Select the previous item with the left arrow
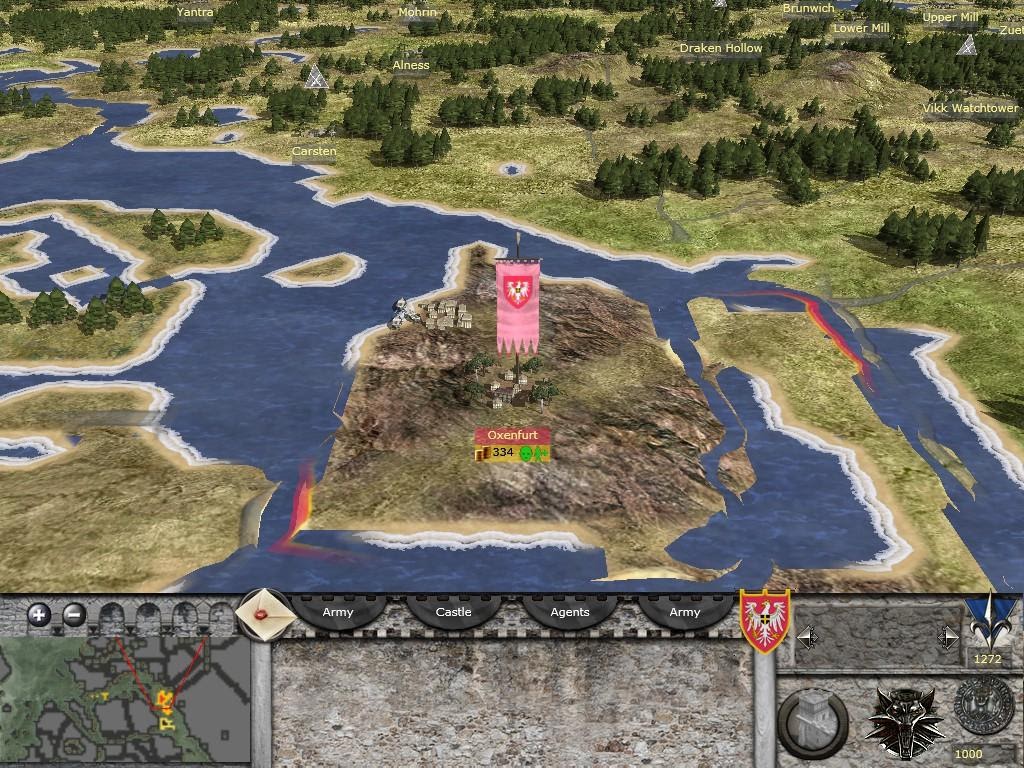Screen dimensions: 1024x768 [x=807, y=637]
